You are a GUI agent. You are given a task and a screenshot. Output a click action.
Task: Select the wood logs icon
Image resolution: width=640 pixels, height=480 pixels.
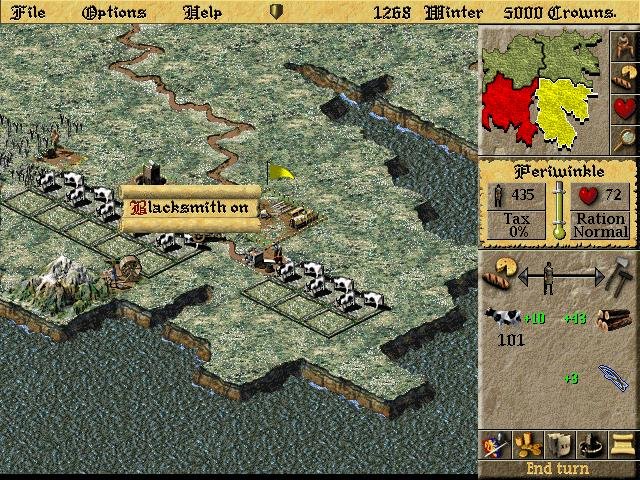tap(612, 319)
